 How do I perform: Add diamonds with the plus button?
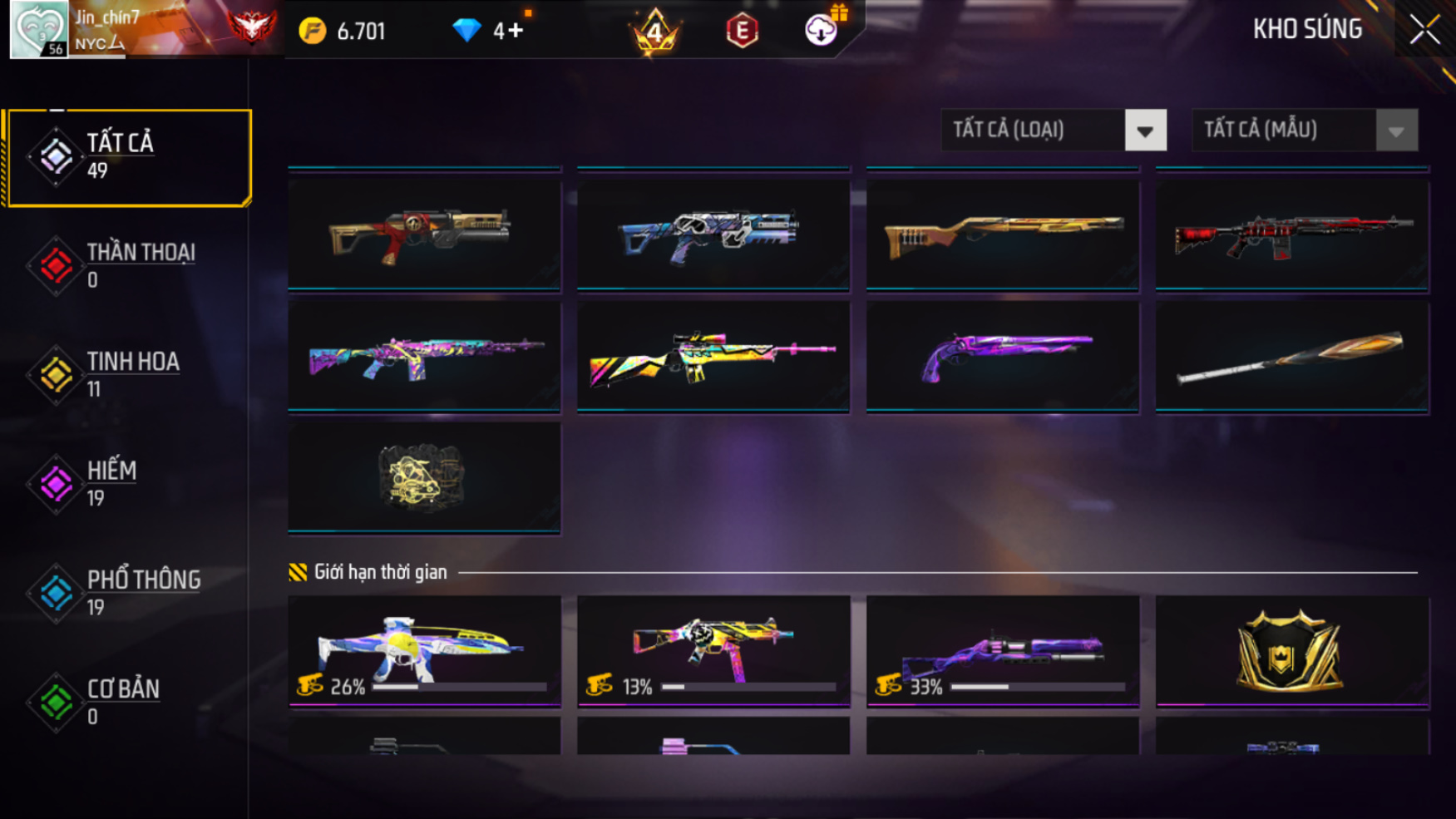(x=515, y=31)
